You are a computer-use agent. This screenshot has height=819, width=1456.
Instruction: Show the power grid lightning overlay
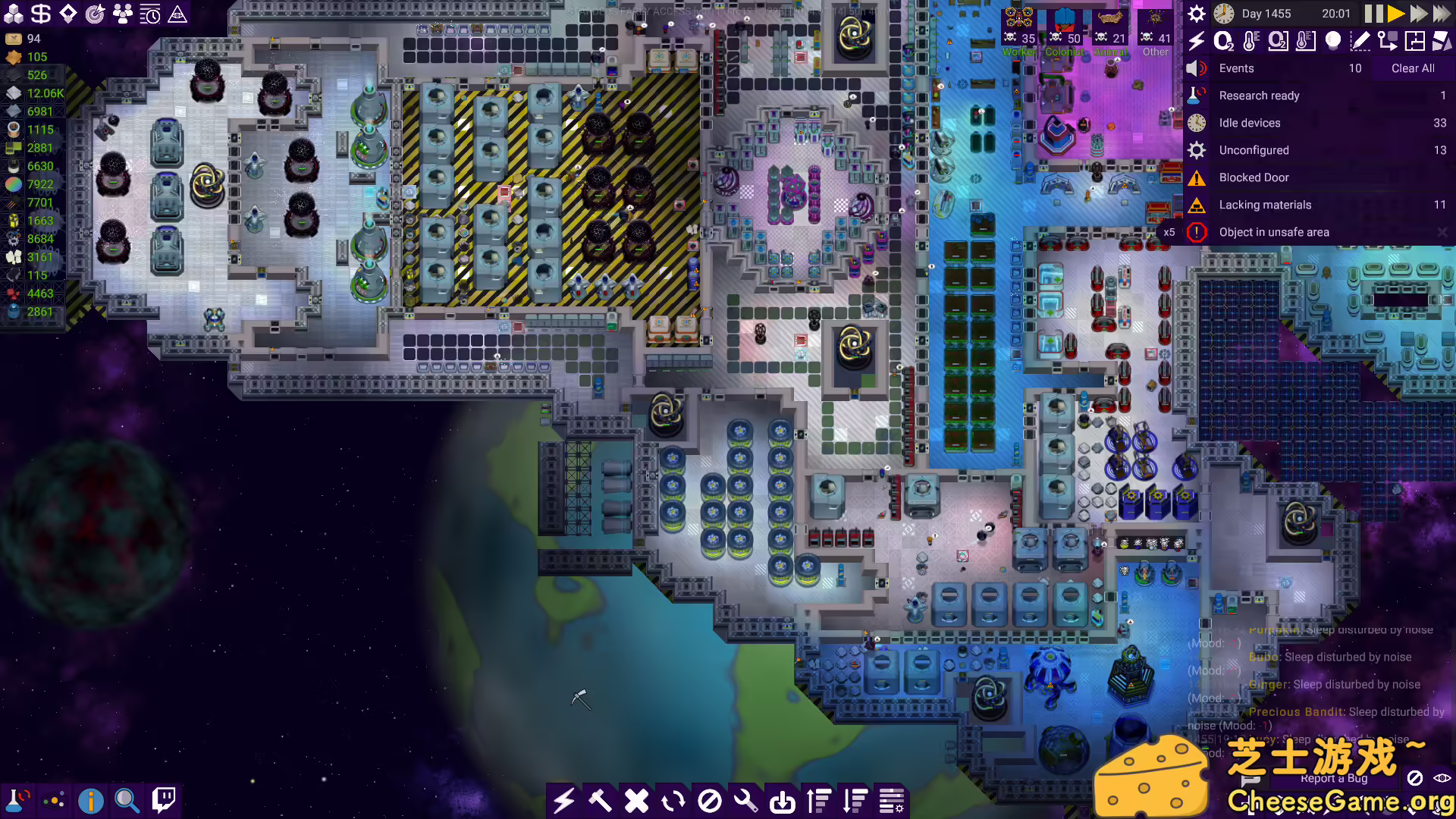point(1197,42)
